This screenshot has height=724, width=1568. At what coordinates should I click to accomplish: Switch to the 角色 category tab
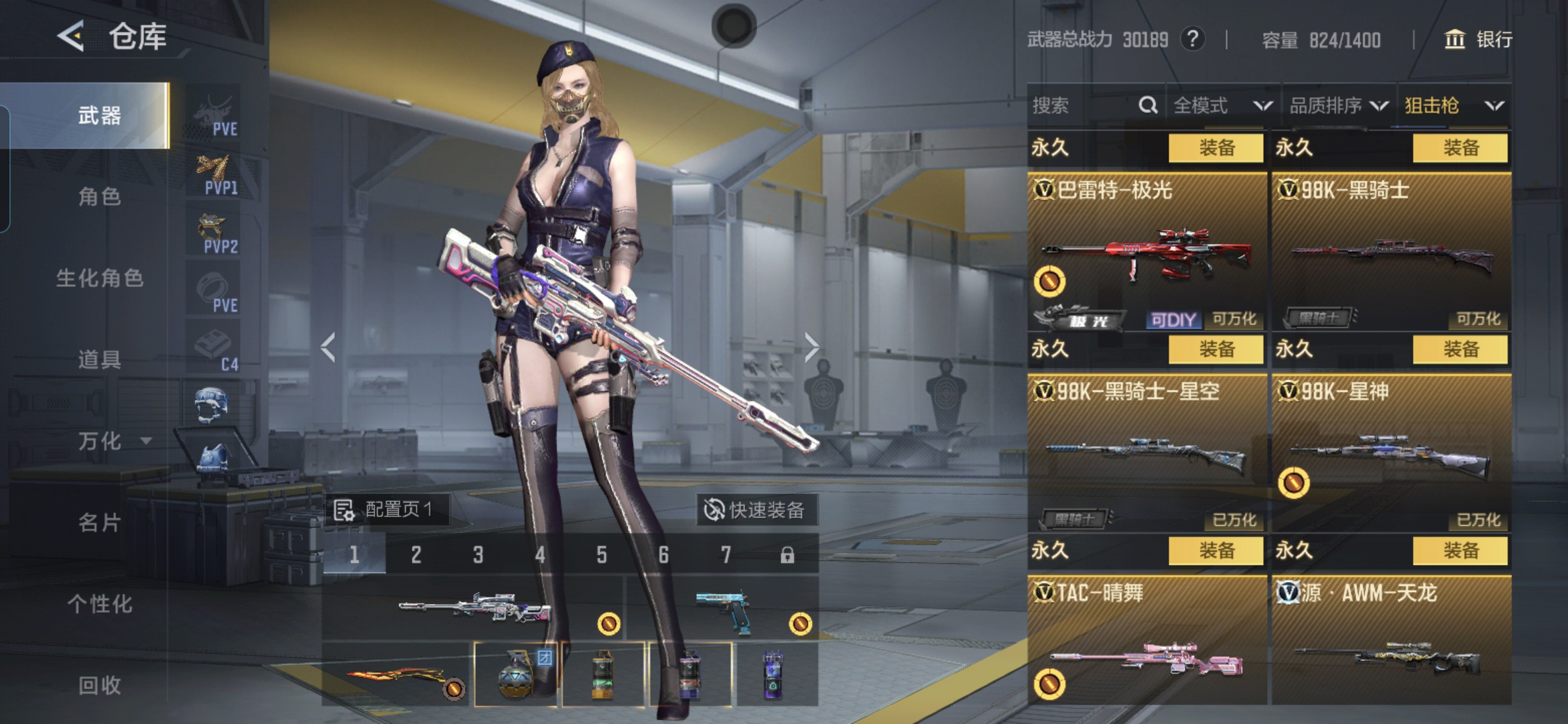tap(99, 196)
